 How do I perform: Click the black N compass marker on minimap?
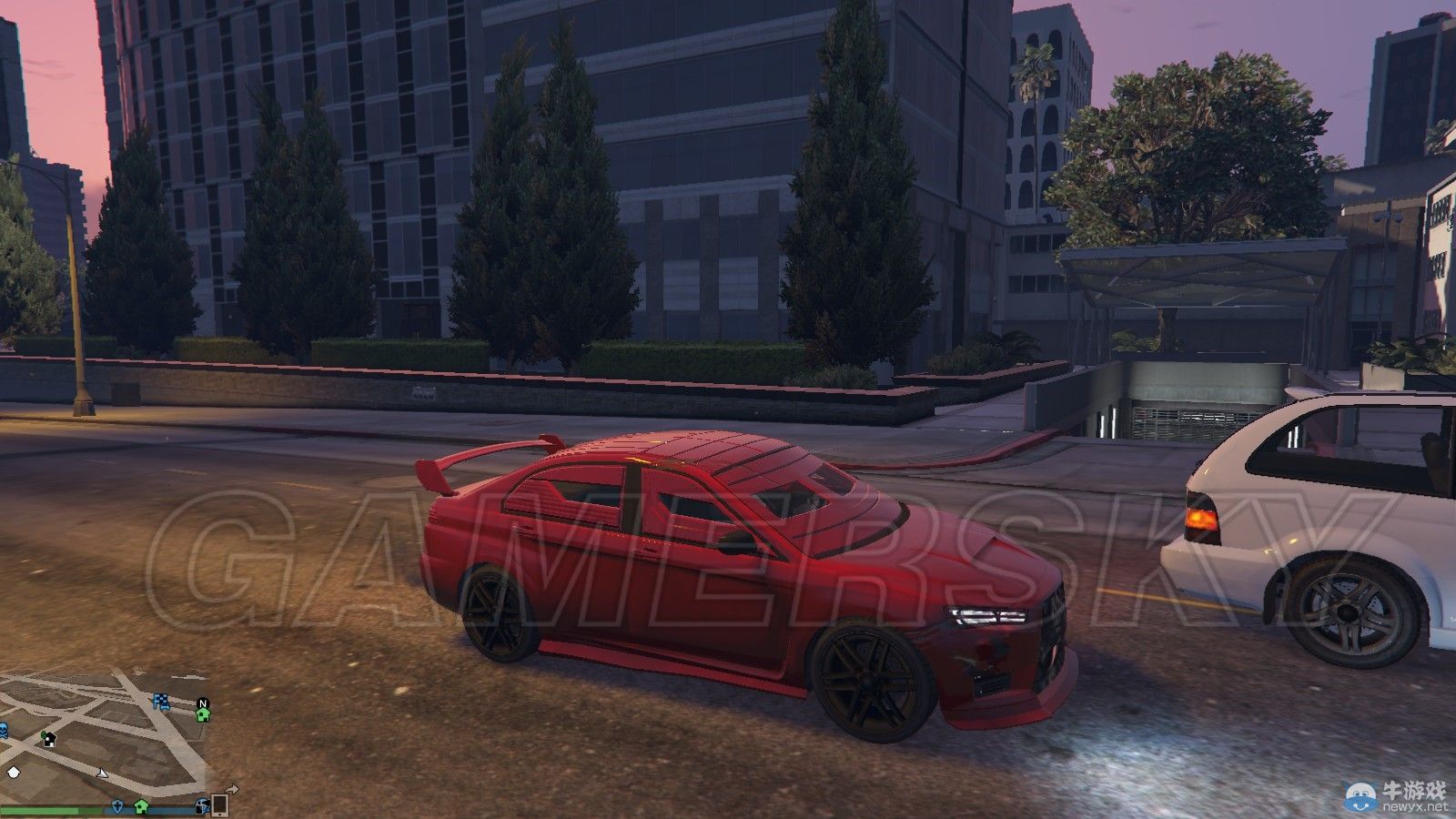[203, 703]
